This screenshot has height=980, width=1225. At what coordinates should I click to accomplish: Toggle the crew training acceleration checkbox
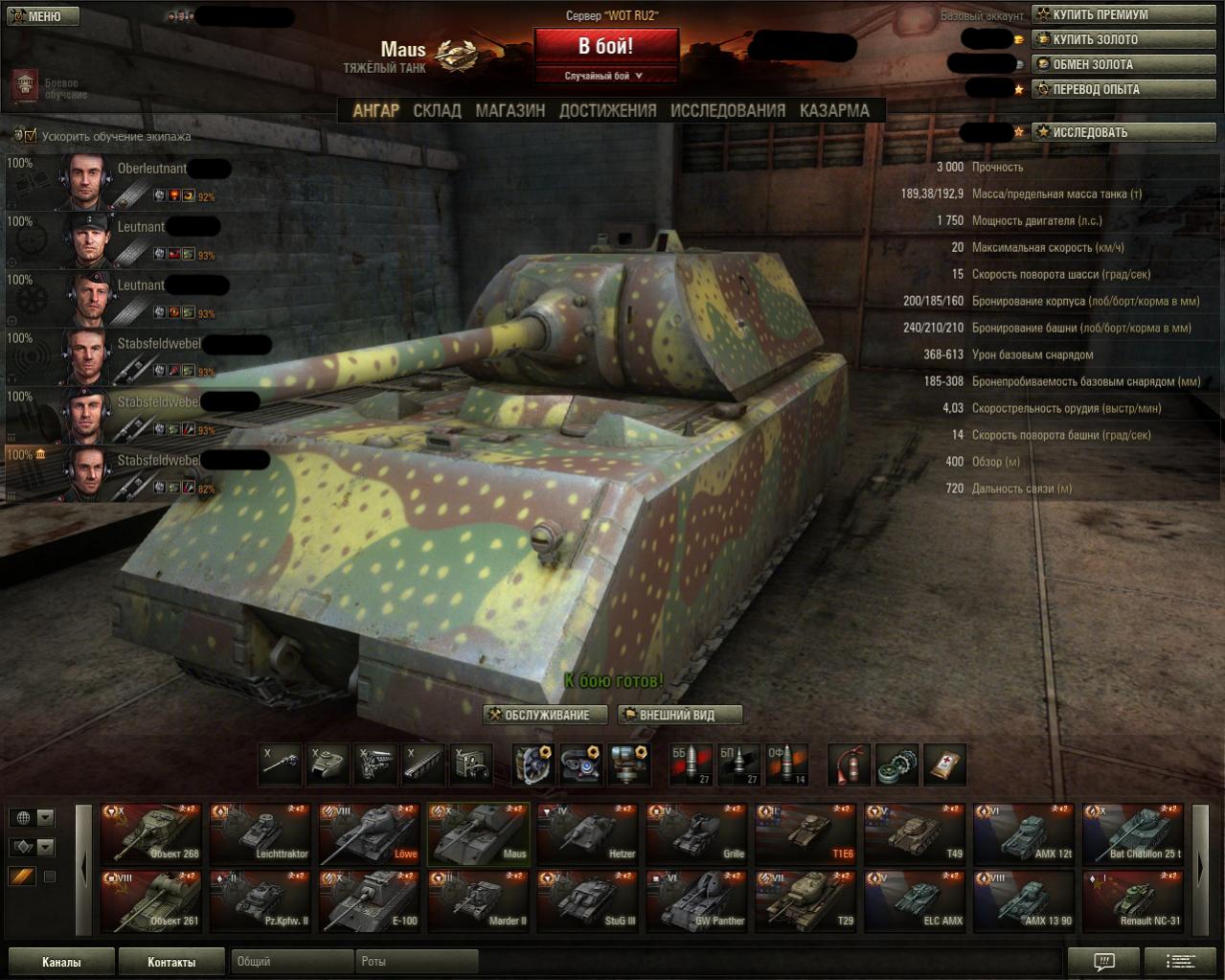(x=30, y=136)
